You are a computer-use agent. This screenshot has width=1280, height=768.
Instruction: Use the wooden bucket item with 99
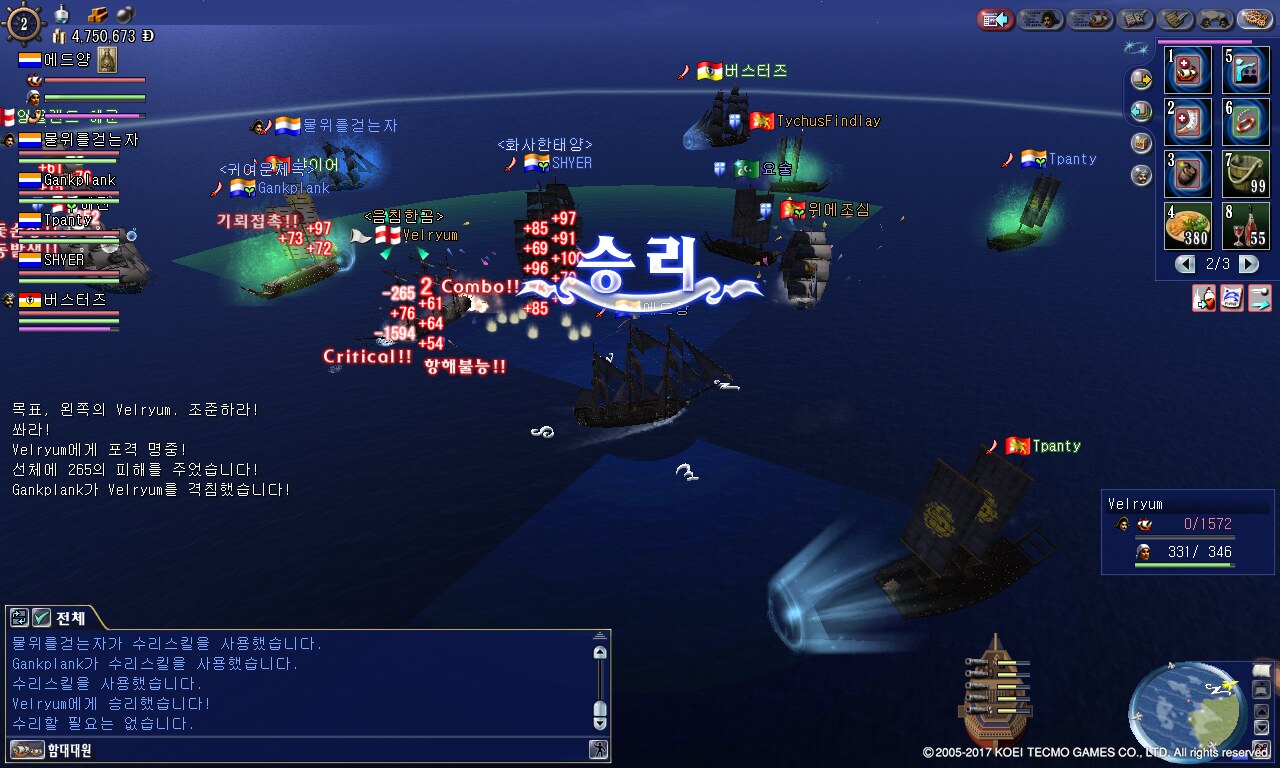[1245, 174]
